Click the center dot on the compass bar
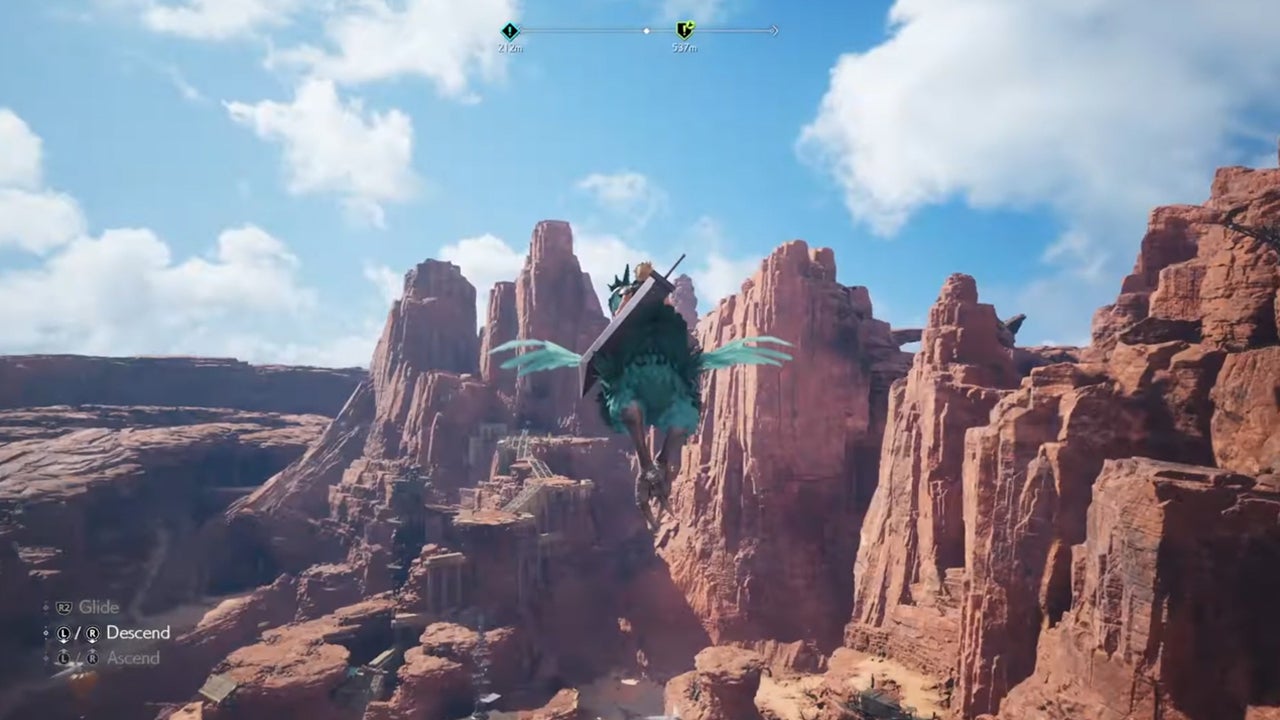The height and width of the screenshot is (720, 1280). [x=647, y=31]
